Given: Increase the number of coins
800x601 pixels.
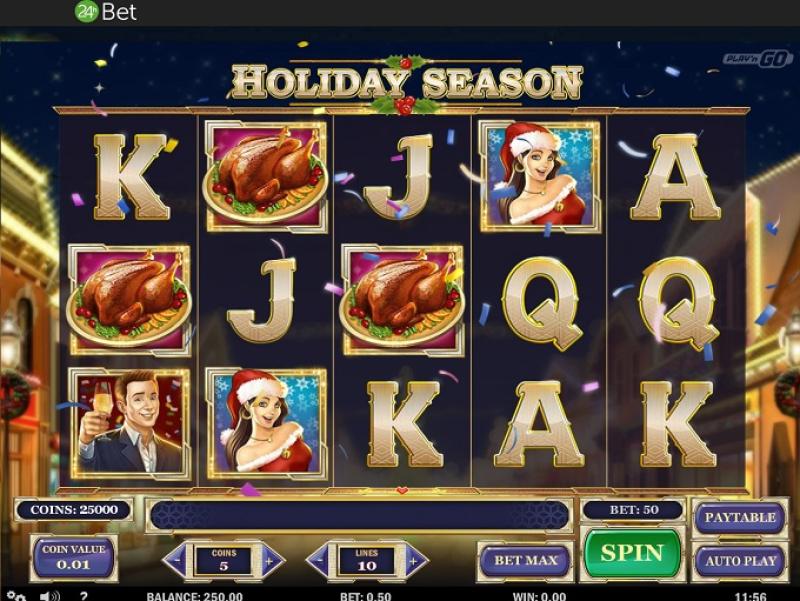Looking at the screenshot, I should tap(269, 561).
